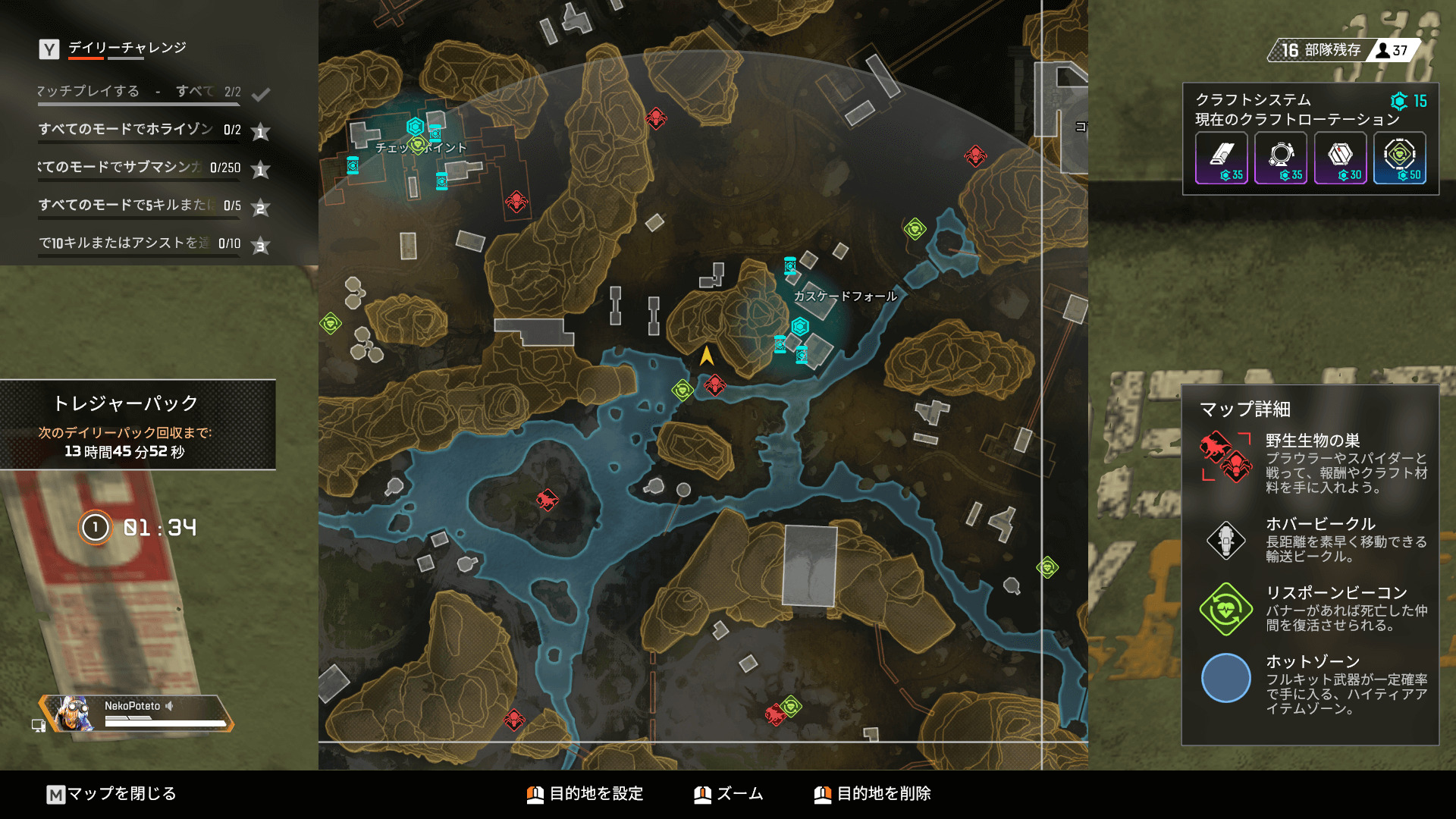Select the extended magazine crafting slot
Viewport: 1456px width, 819px height.
[x=1221, y=158]
